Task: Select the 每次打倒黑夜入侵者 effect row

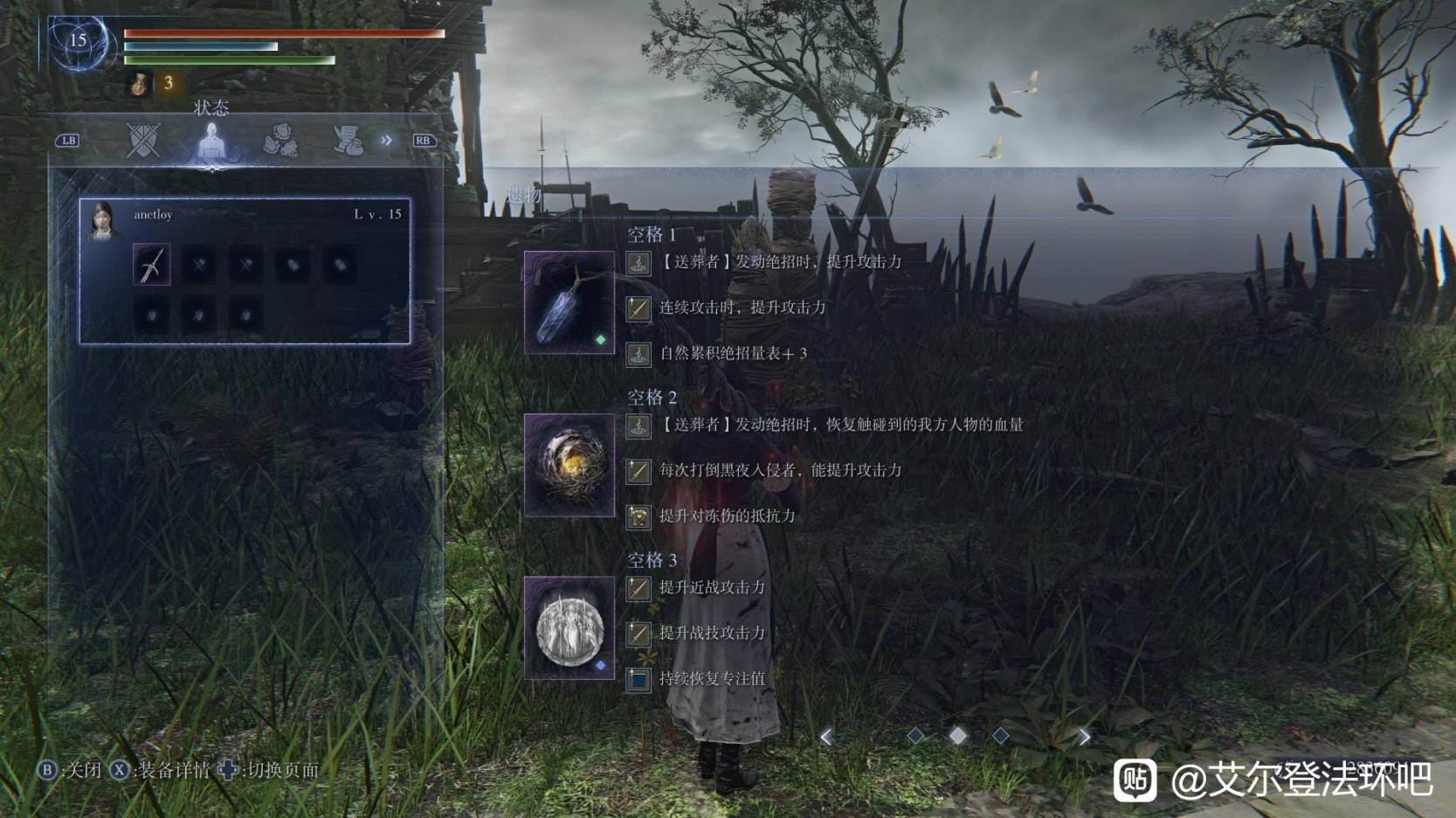Action: coord(779,471)
